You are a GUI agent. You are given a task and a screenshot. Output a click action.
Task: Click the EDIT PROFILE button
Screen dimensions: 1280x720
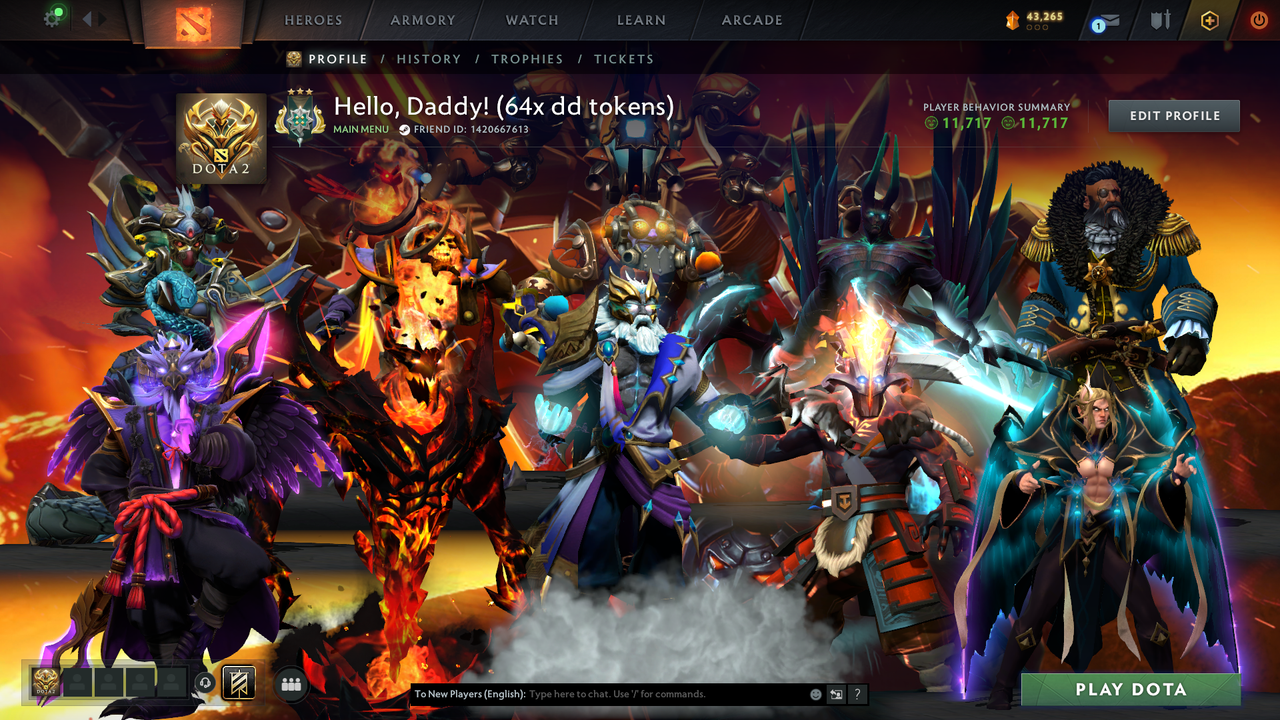click(1173, 115)
